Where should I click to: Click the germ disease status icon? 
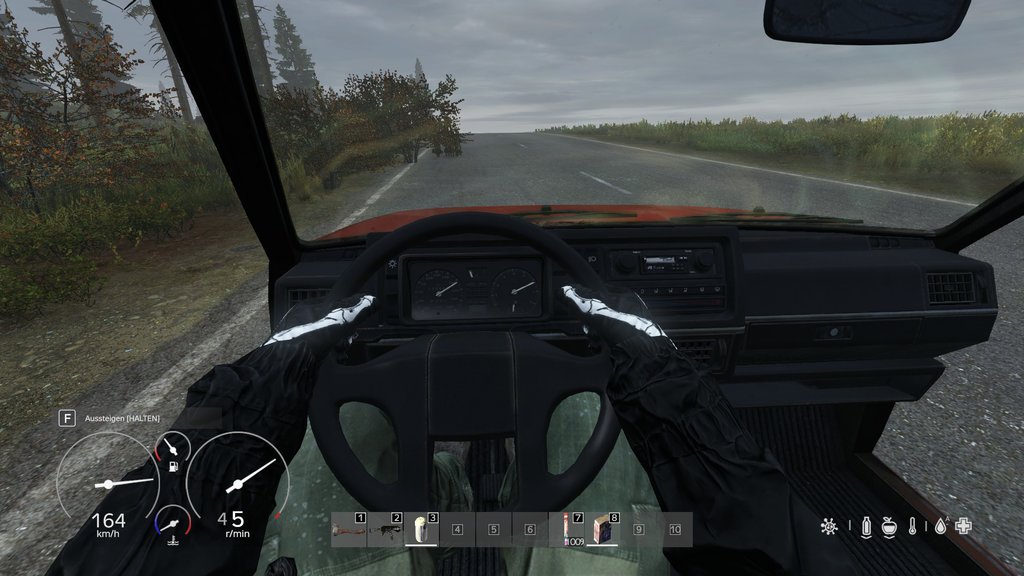tap(829, 526)
